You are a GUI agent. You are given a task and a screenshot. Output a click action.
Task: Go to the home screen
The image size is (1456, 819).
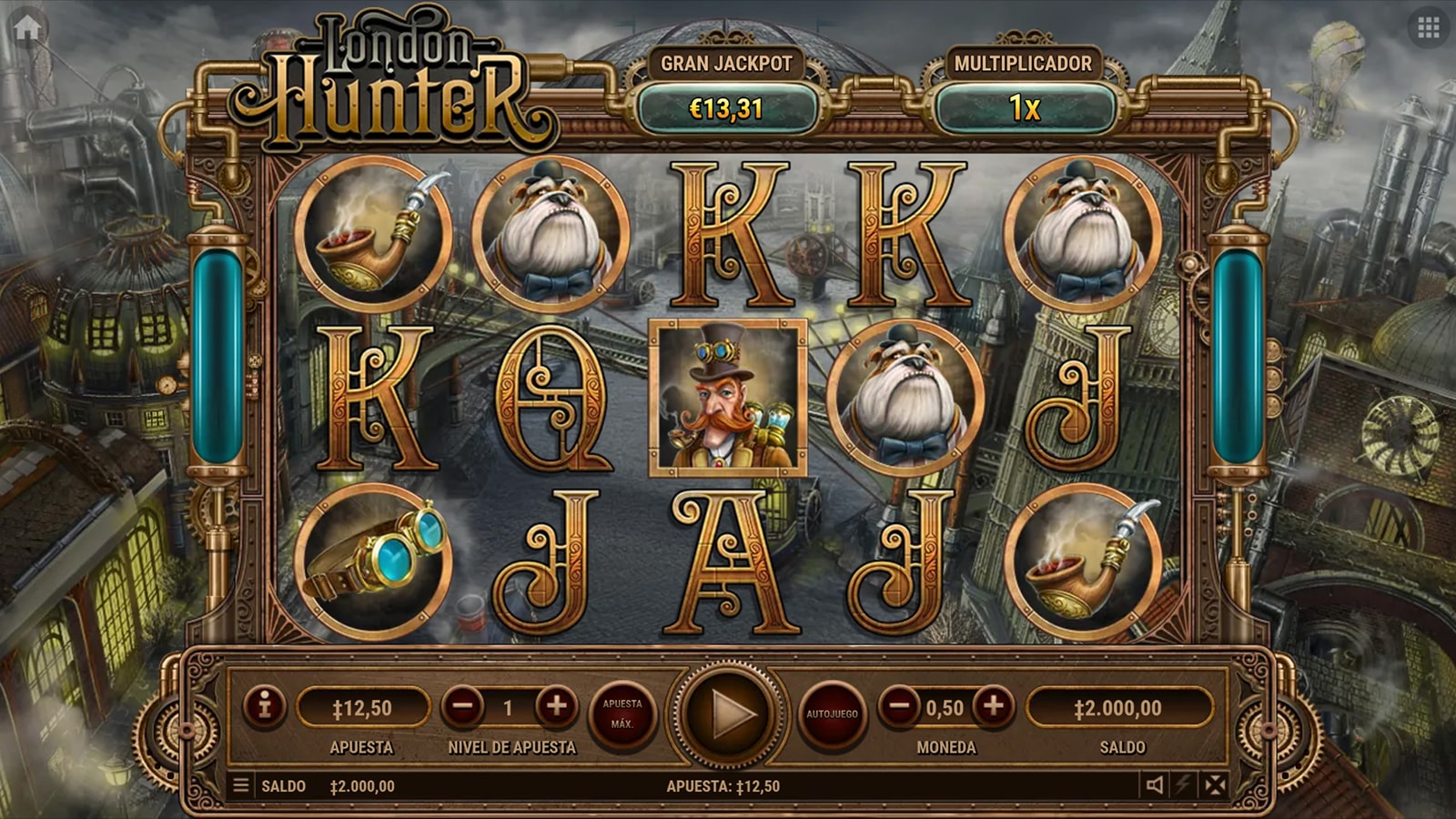click(27, 27)
